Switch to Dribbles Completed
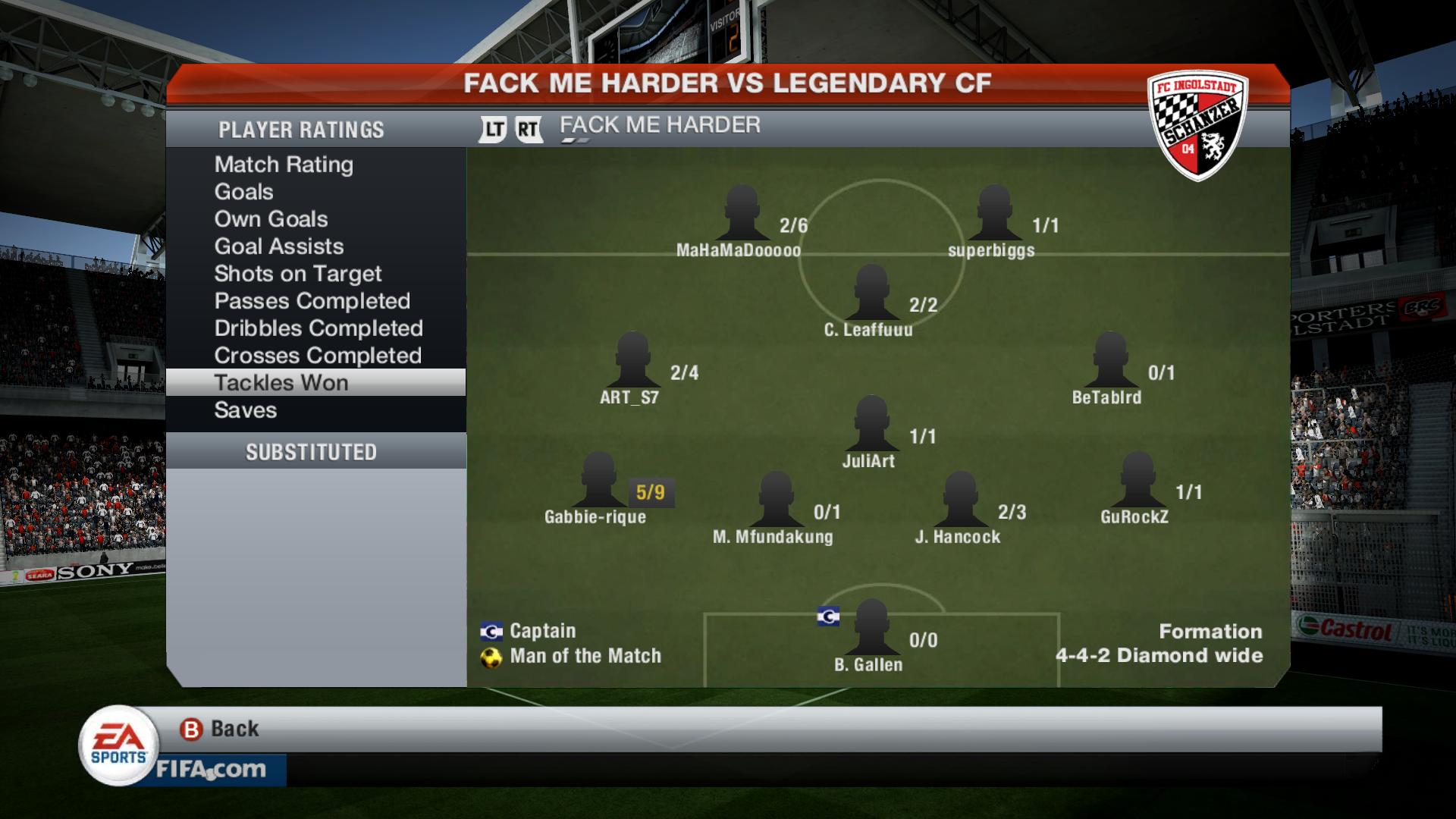Screen dimensions: 1456x819 click(x=318, y=328)
